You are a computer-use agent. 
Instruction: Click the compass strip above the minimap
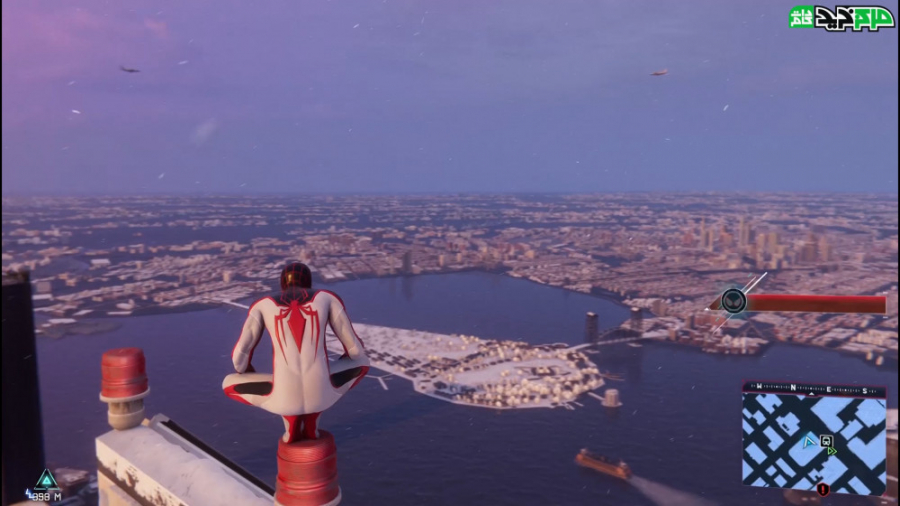click(814, 386)
